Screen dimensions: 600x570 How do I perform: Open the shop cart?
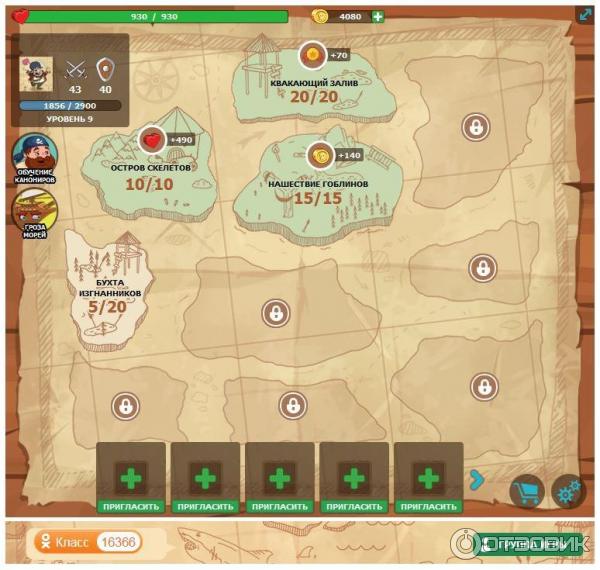click(x=526, y=491)
